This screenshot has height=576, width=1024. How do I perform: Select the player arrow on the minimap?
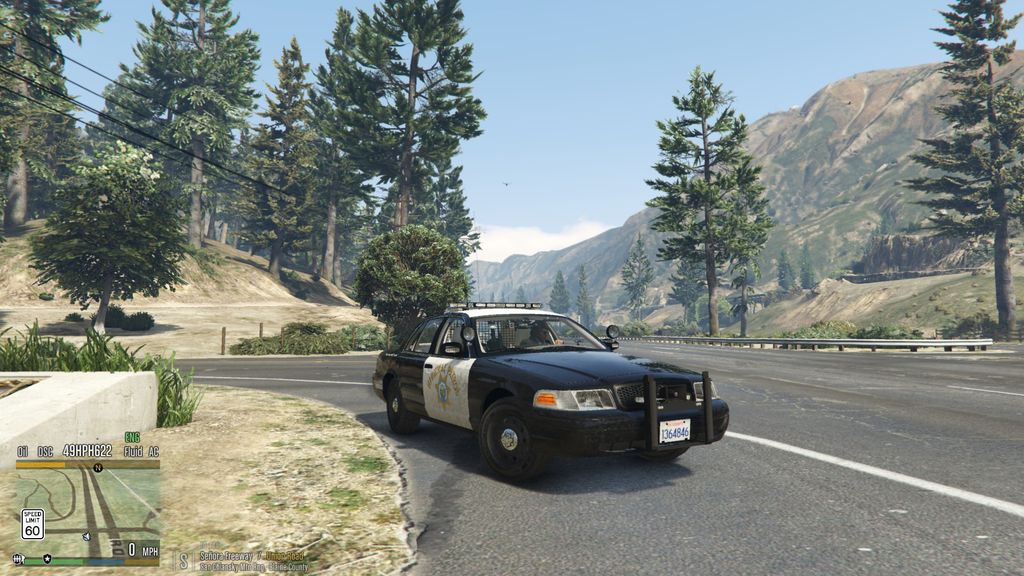click(x=87, y=537)
